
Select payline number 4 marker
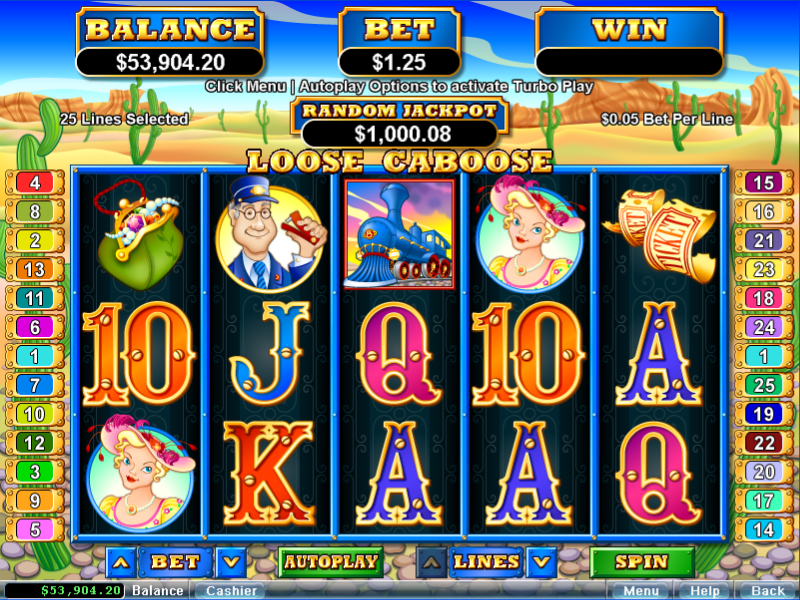pos(35,183)
